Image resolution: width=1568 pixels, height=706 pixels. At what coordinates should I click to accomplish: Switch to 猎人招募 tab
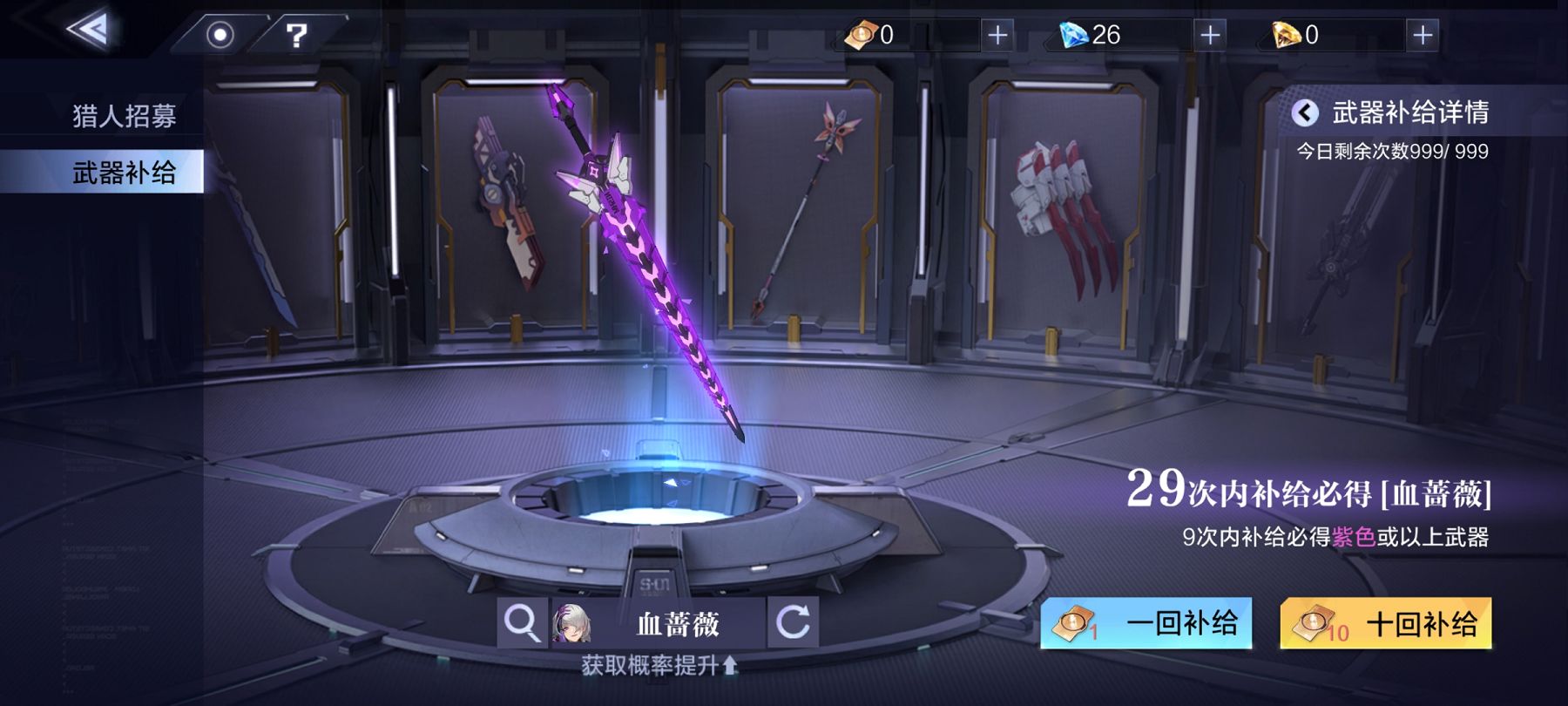pos(124,116)
